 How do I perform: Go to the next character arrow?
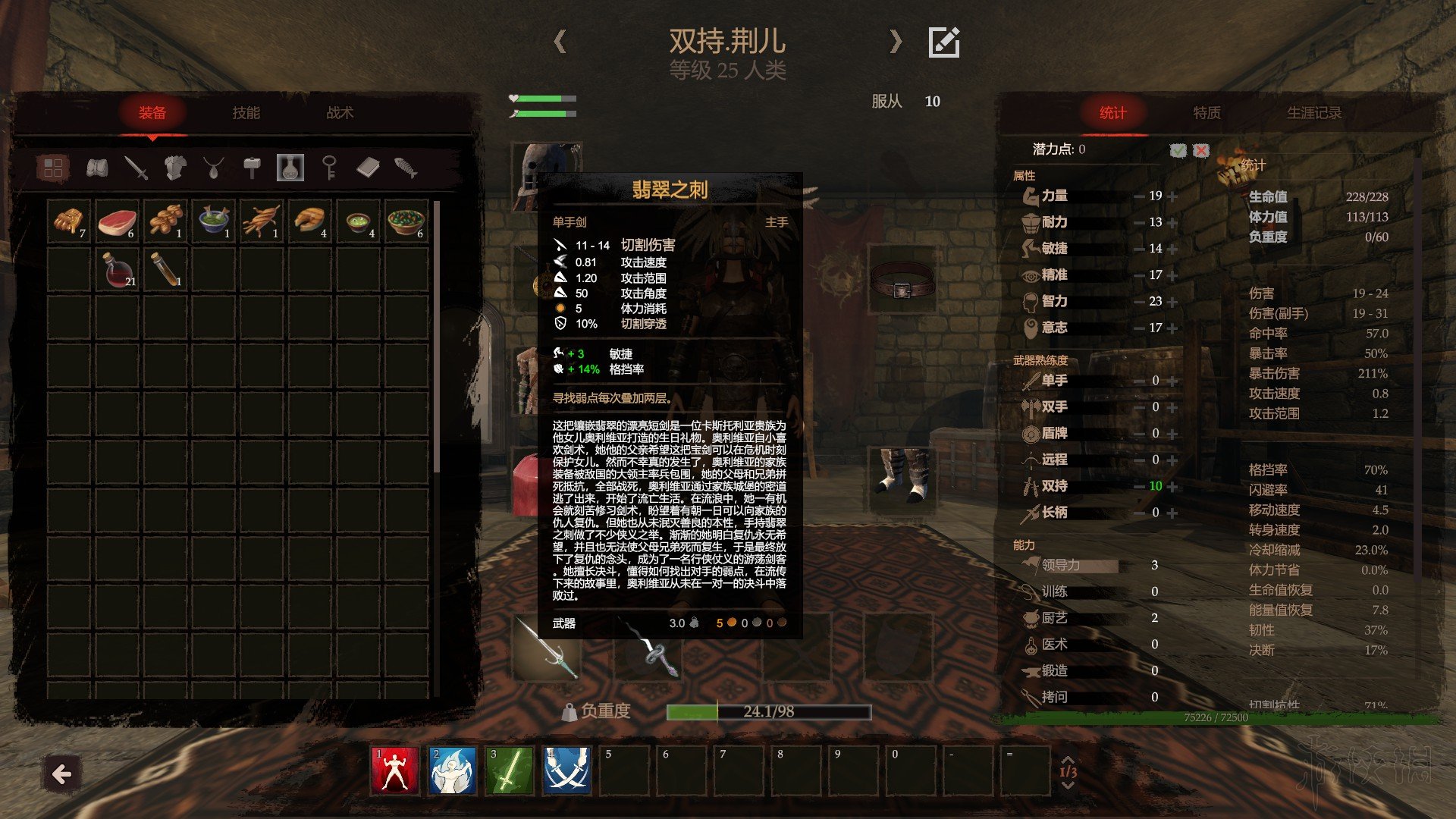point(896,42)
